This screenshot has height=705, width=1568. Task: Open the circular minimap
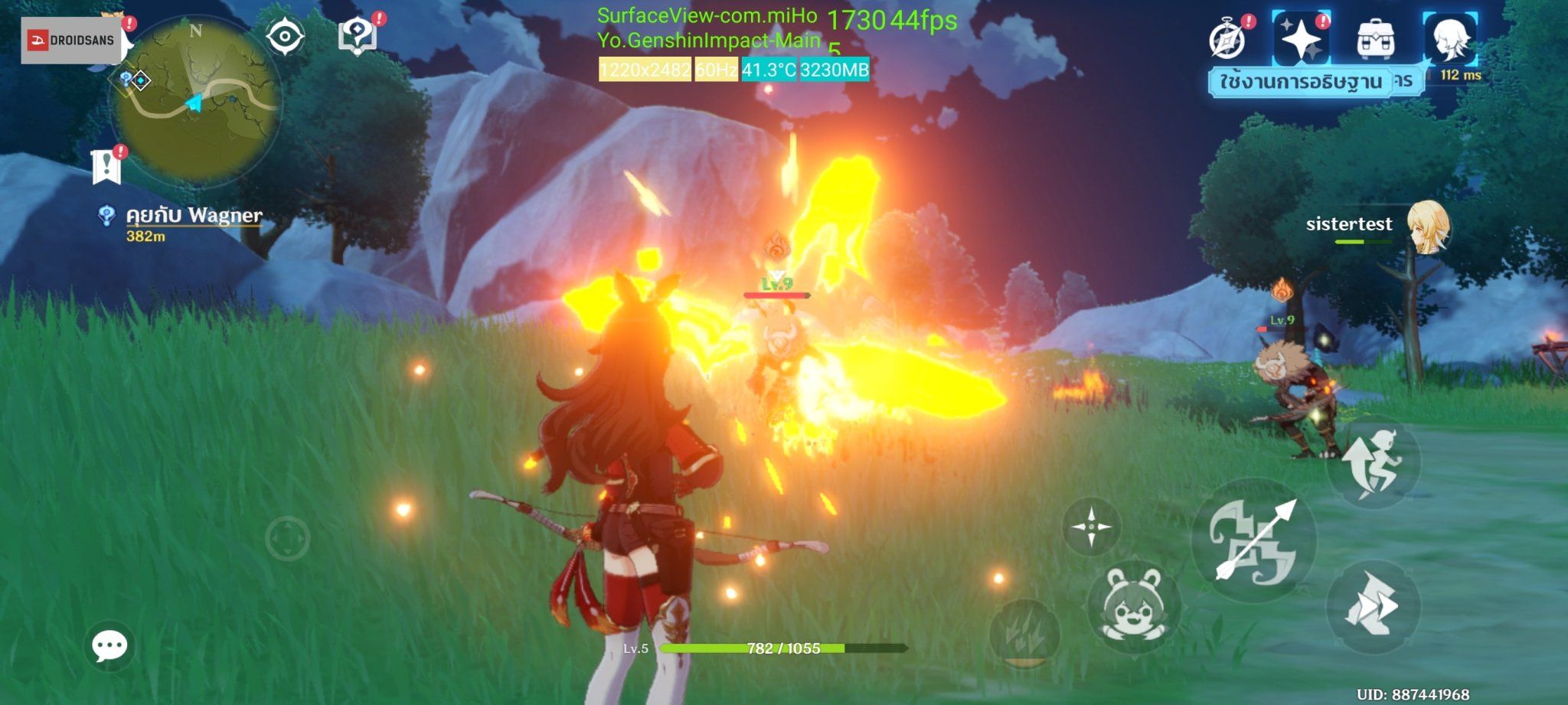(197, 101)
